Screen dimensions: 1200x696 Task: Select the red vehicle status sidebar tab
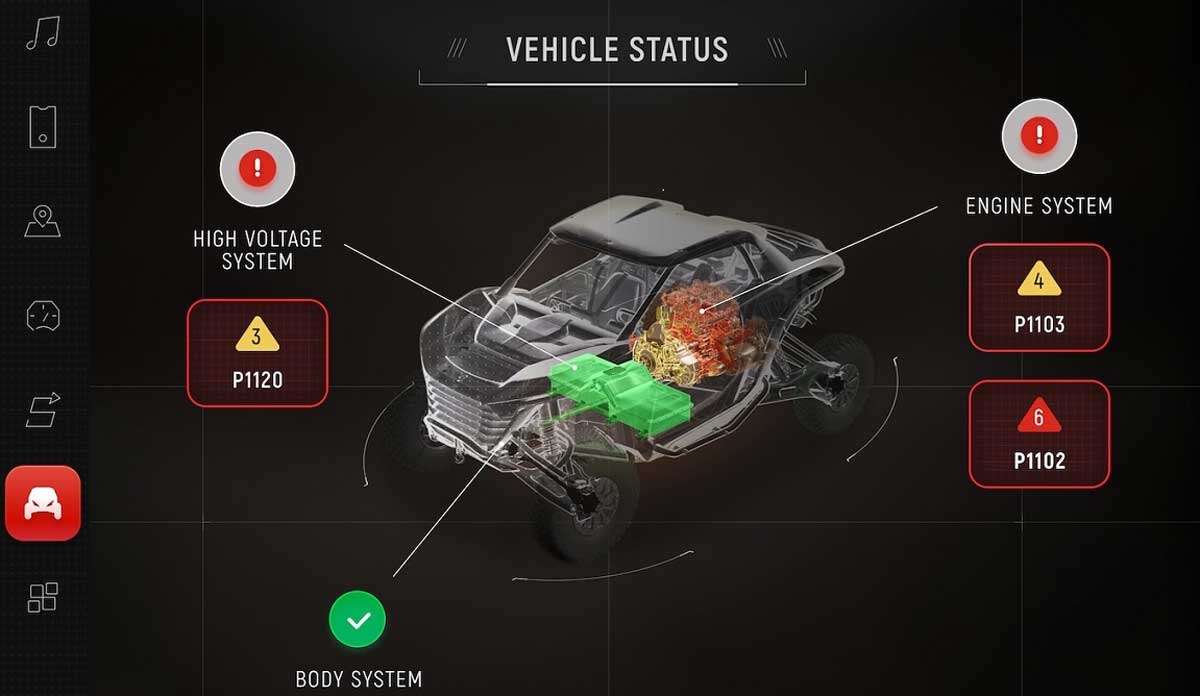(43, 503)
